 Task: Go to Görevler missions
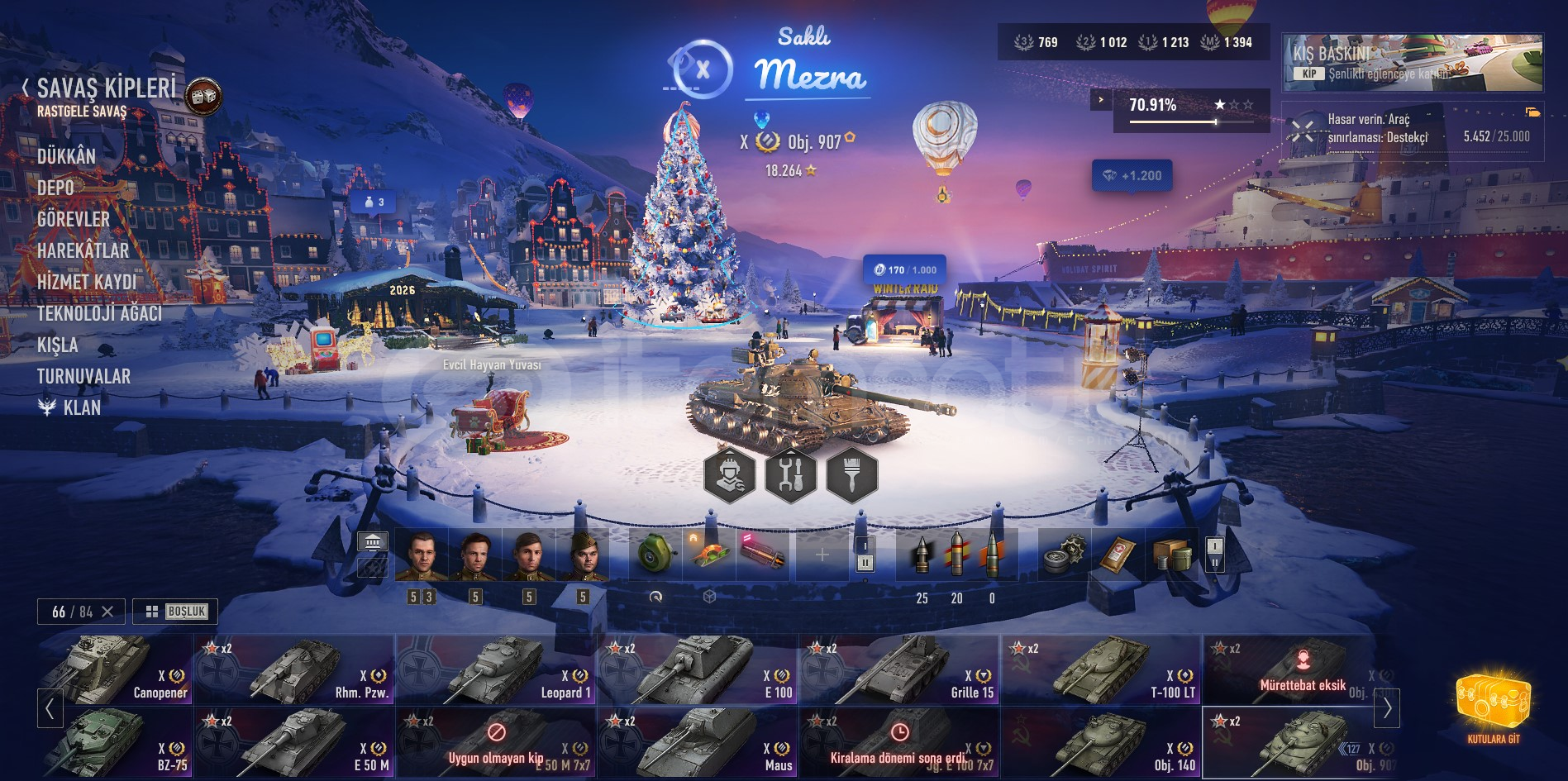[x=73, y=219]
